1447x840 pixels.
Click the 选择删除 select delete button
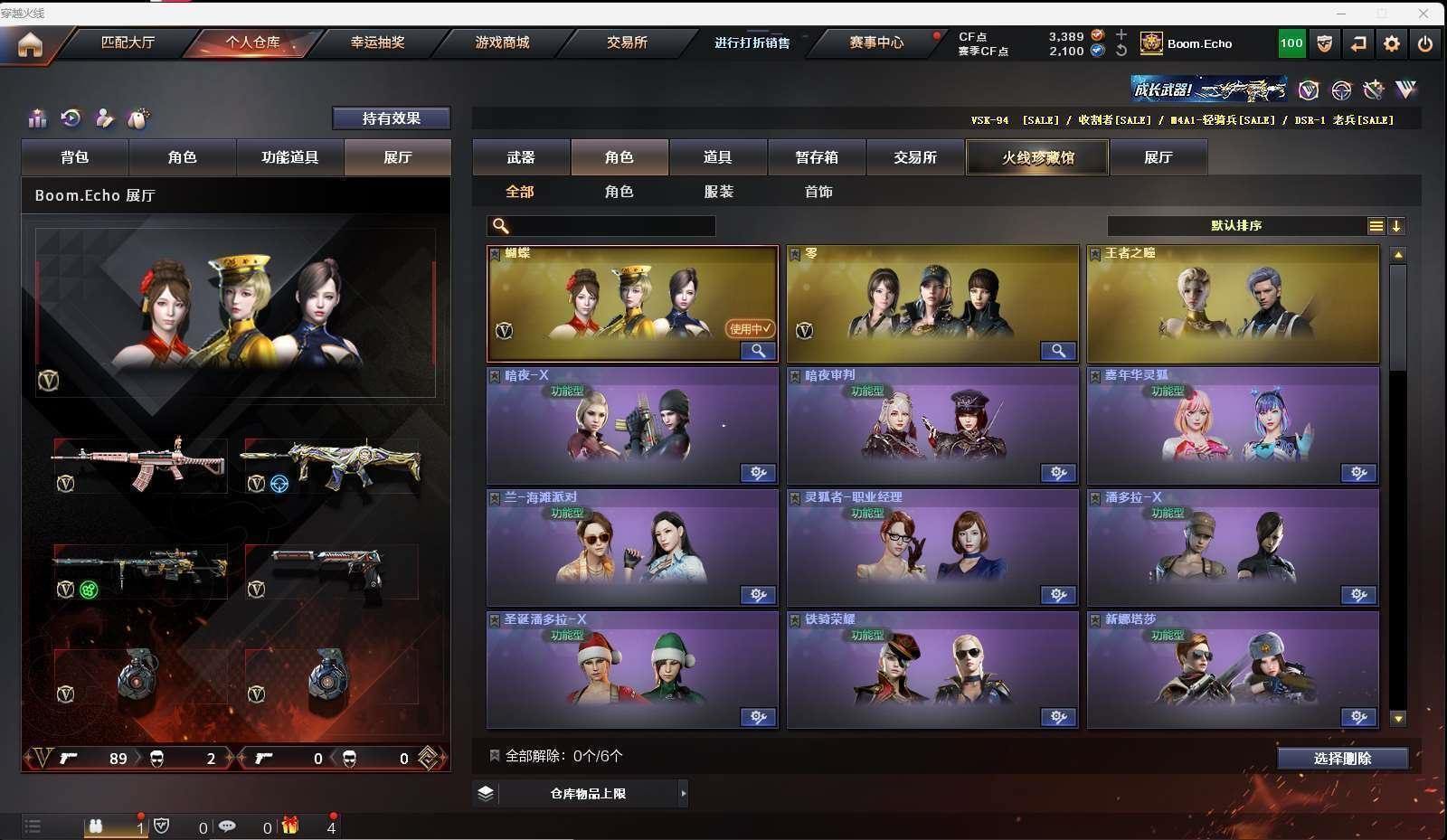(x=1342, y=759)
